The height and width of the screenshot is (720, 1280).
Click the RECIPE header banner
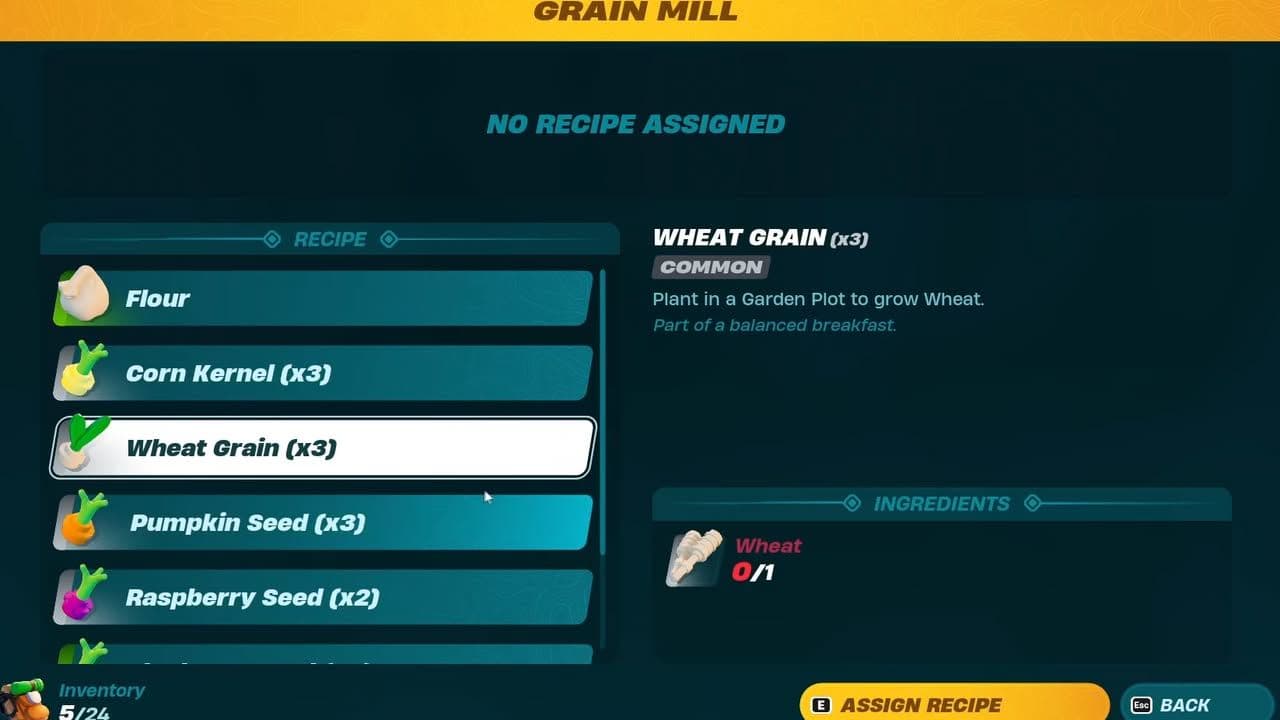330,239
